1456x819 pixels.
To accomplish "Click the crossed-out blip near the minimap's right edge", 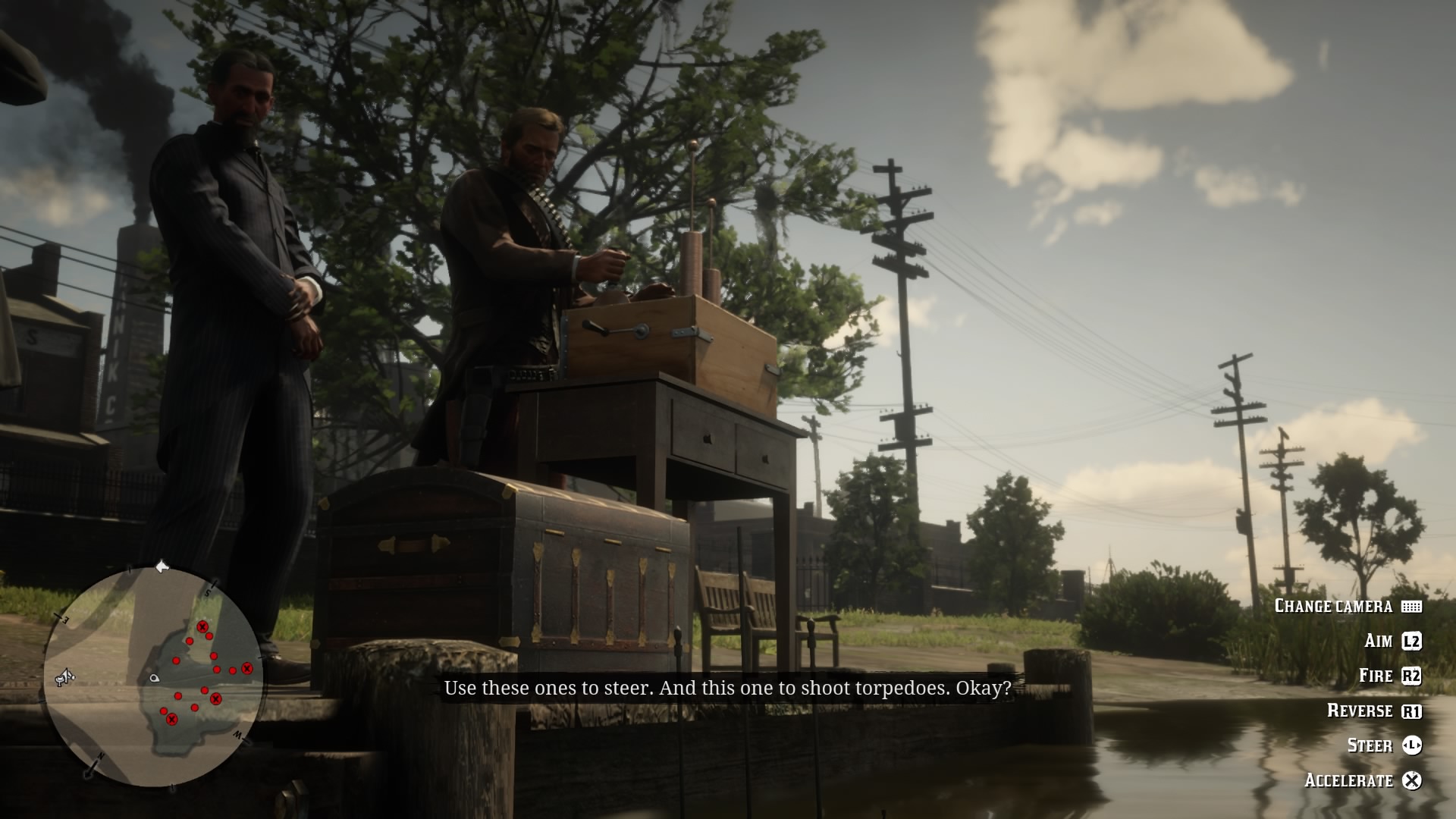I will coord(246,669).
